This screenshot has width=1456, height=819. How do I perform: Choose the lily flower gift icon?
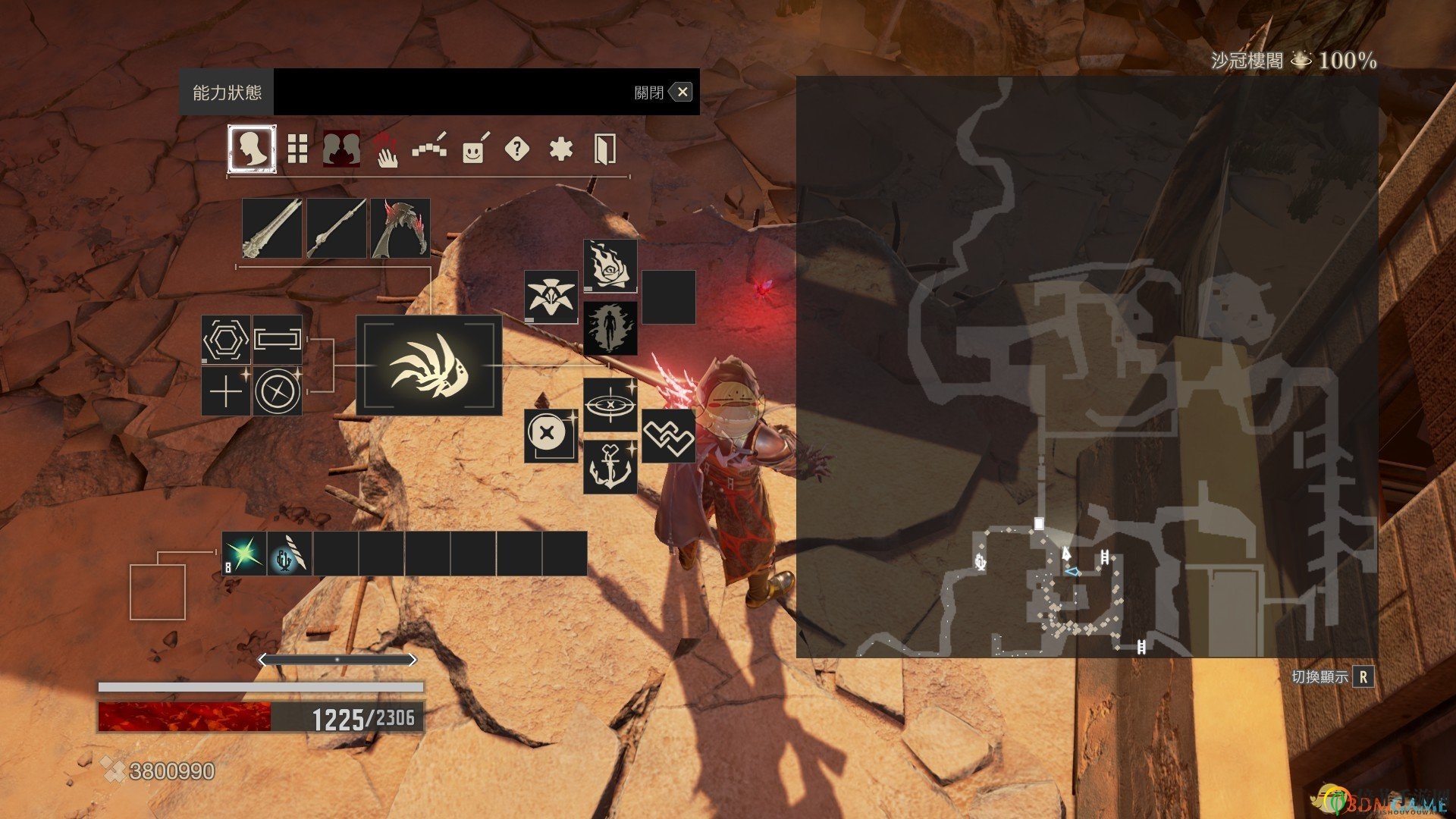[551, 297]
